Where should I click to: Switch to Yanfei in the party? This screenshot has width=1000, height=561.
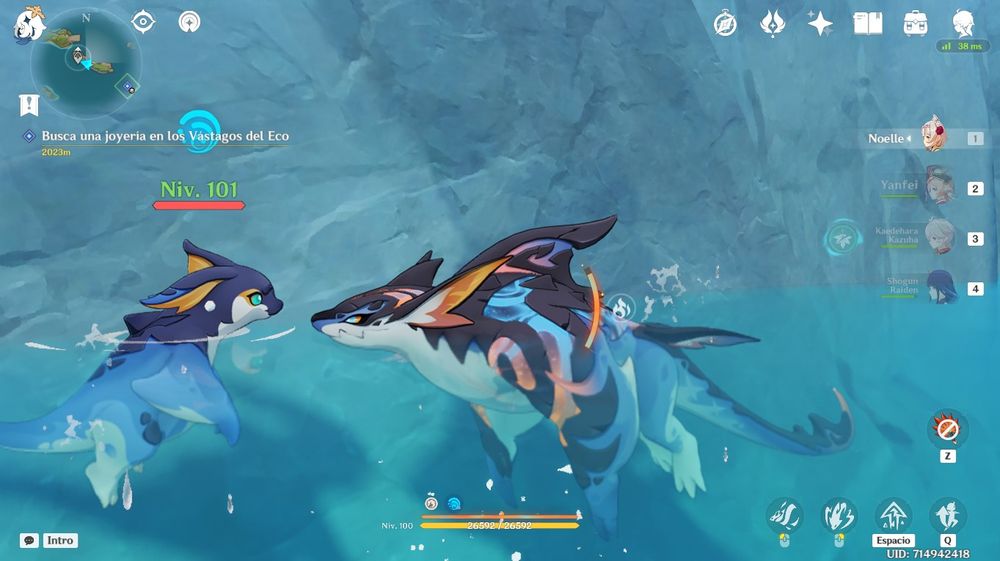[935, 187]
